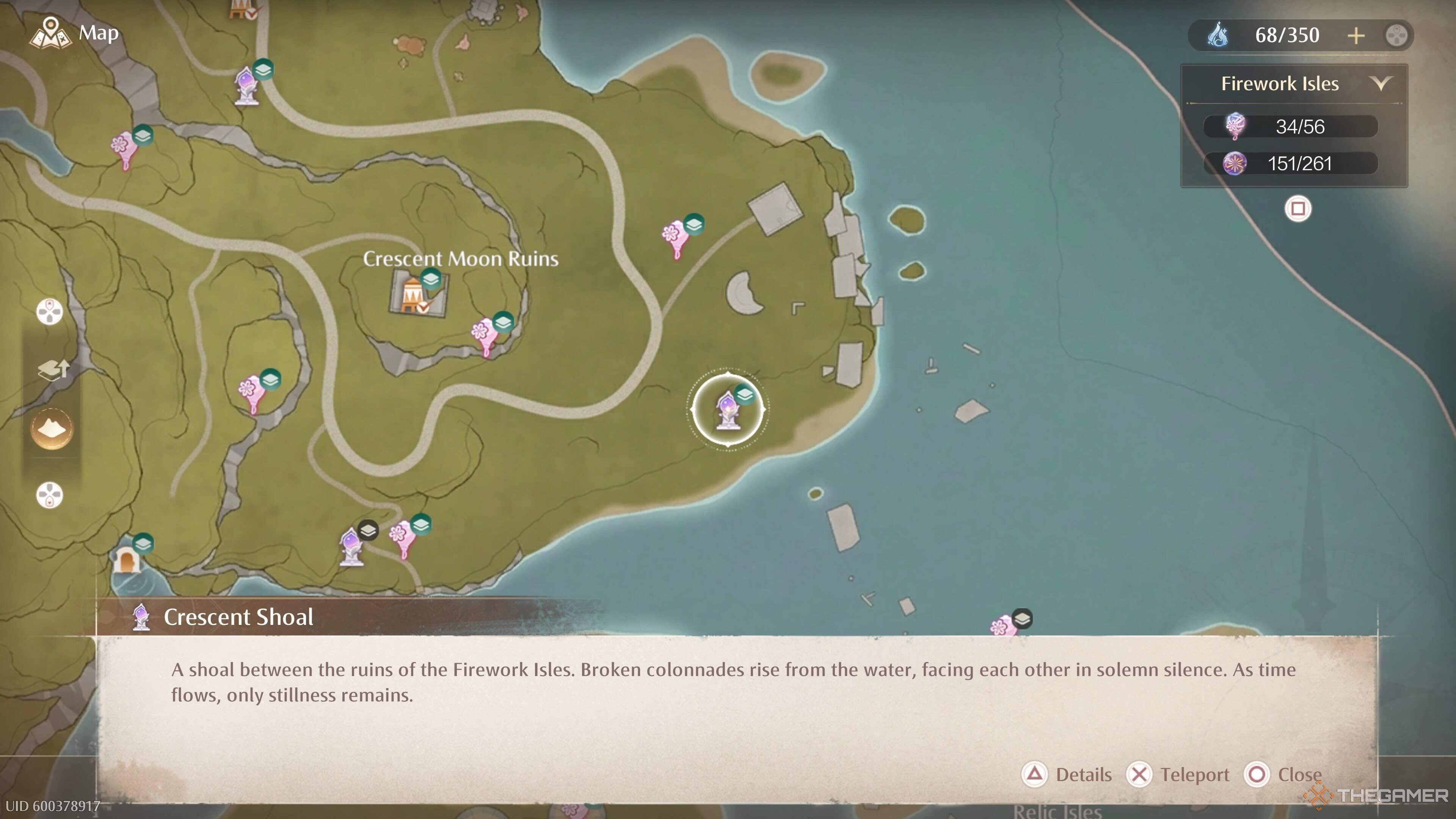Click the cave entrance map marker
1456x819 pixels.
pyautogui.click(x=127, y=560)
